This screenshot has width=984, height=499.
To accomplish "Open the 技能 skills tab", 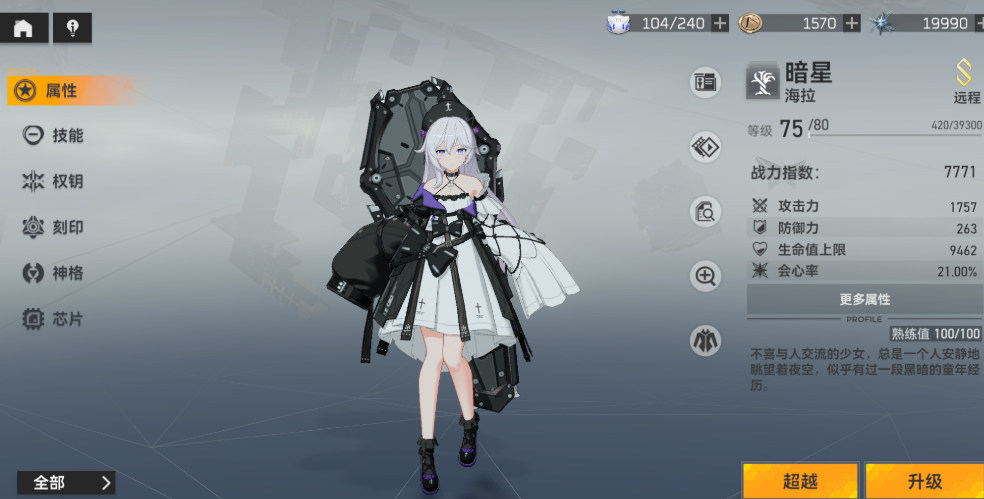I will pyautogui.click(x=55, y=136).
